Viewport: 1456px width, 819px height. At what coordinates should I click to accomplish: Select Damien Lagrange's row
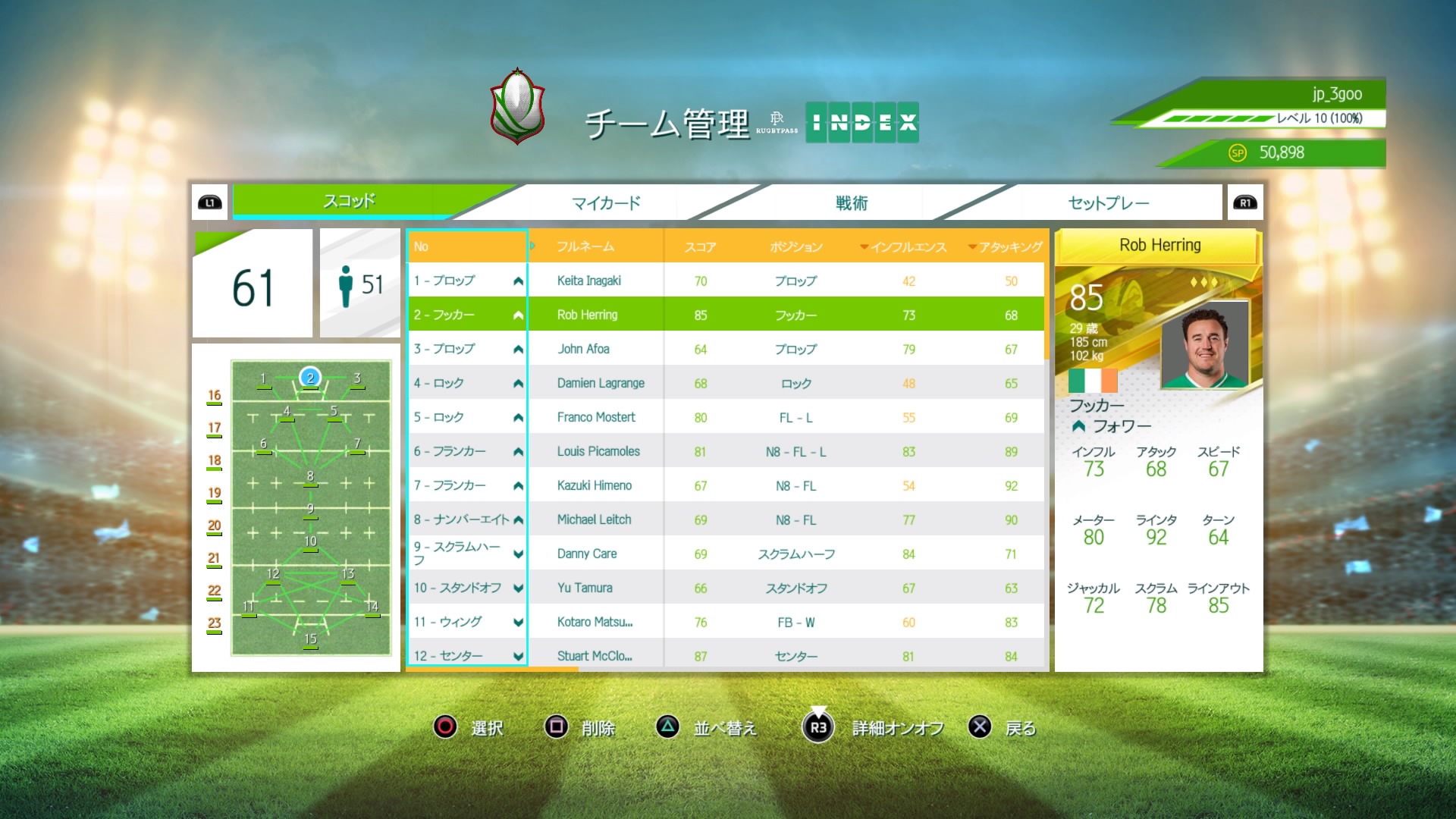pyautogui.click(x=601, y=383)
